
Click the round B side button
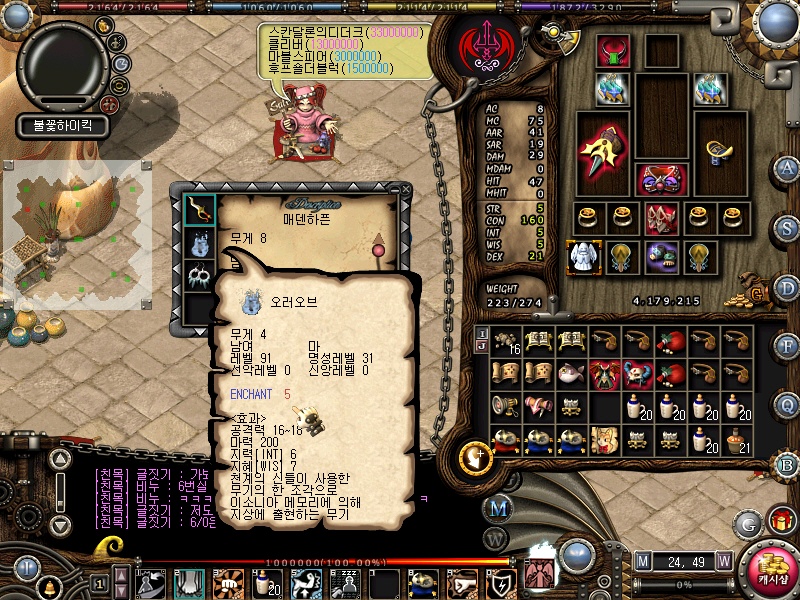pos(787,464)
